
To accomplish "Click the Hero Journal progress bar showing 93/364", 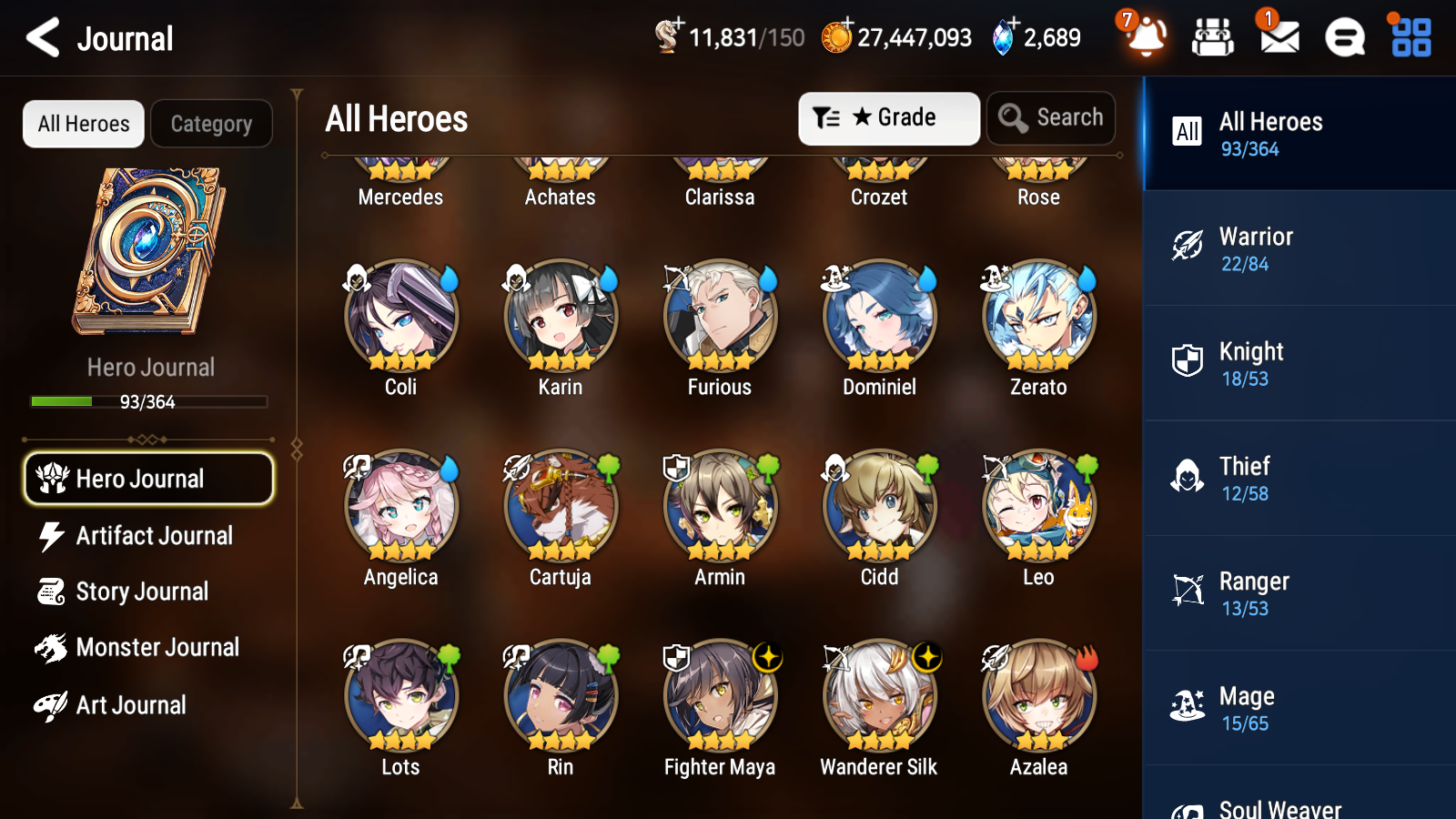I will point(148,401).
